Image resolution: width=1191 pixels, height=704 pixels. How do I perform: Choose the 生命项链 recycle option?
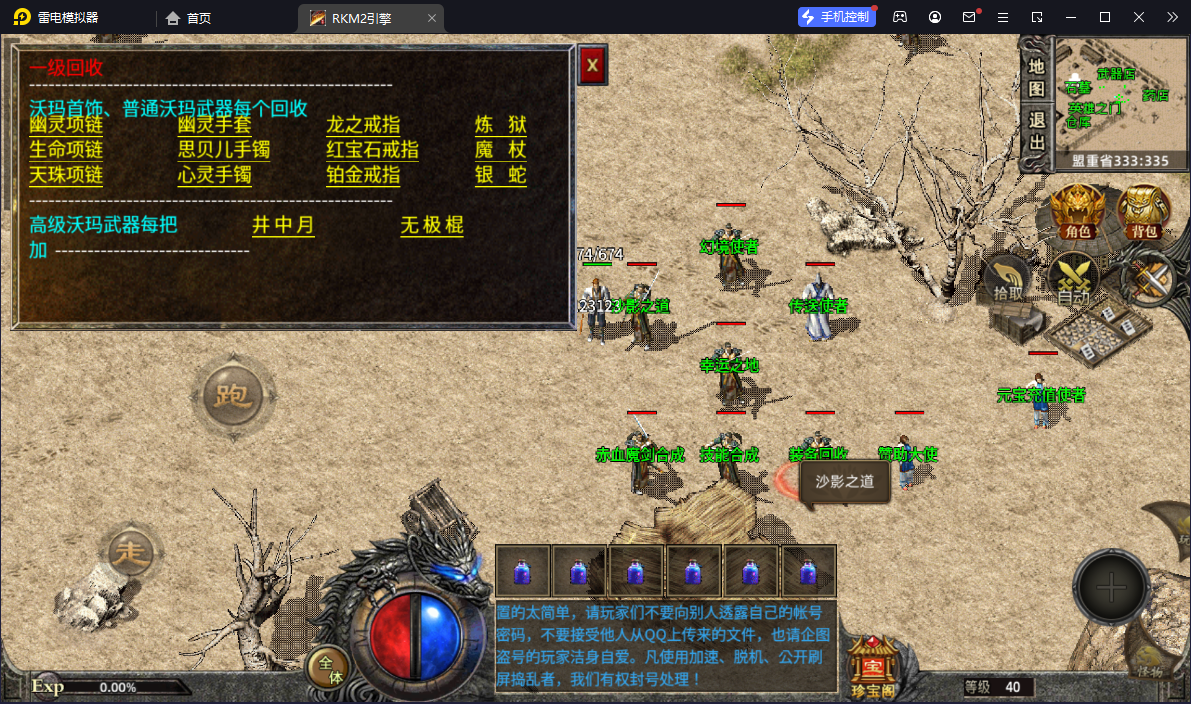click(66, 150)
